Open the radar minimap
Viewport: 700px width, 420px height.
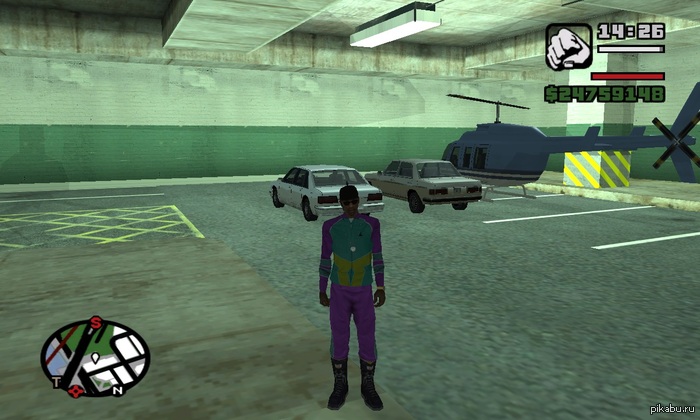[x=95, y=354]
